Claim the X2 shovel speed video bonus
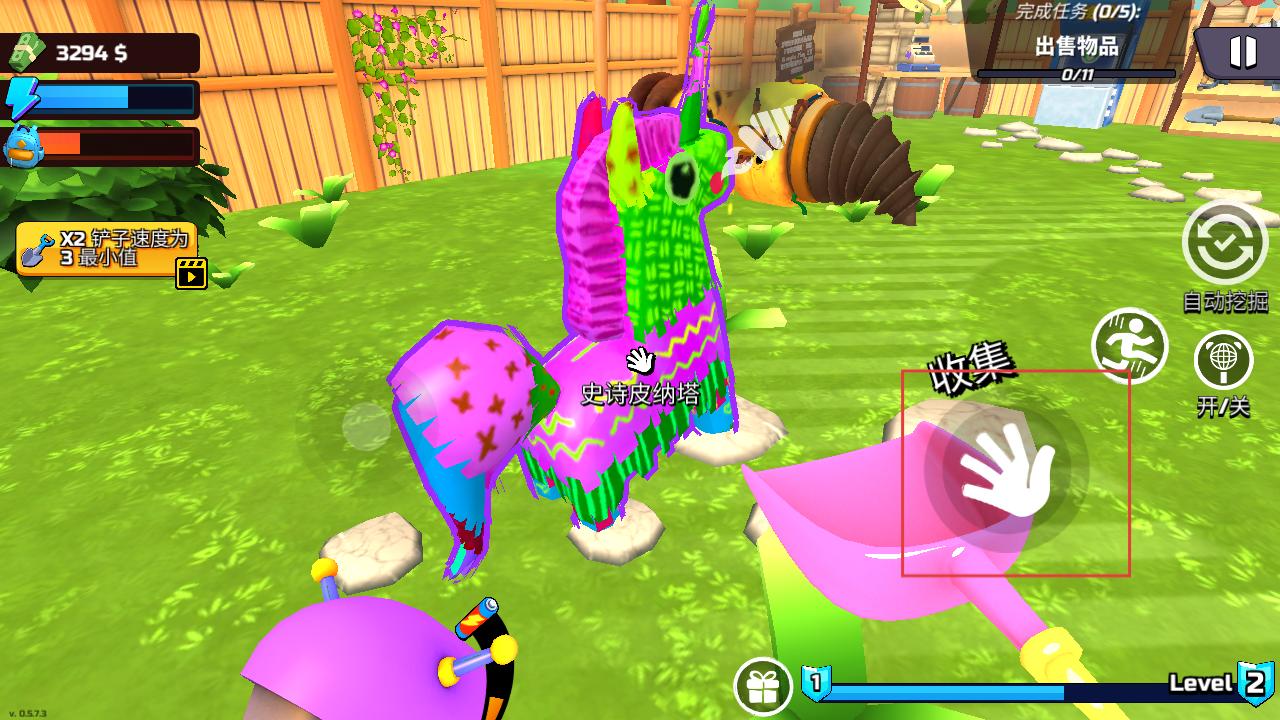 tap(108, 251)
